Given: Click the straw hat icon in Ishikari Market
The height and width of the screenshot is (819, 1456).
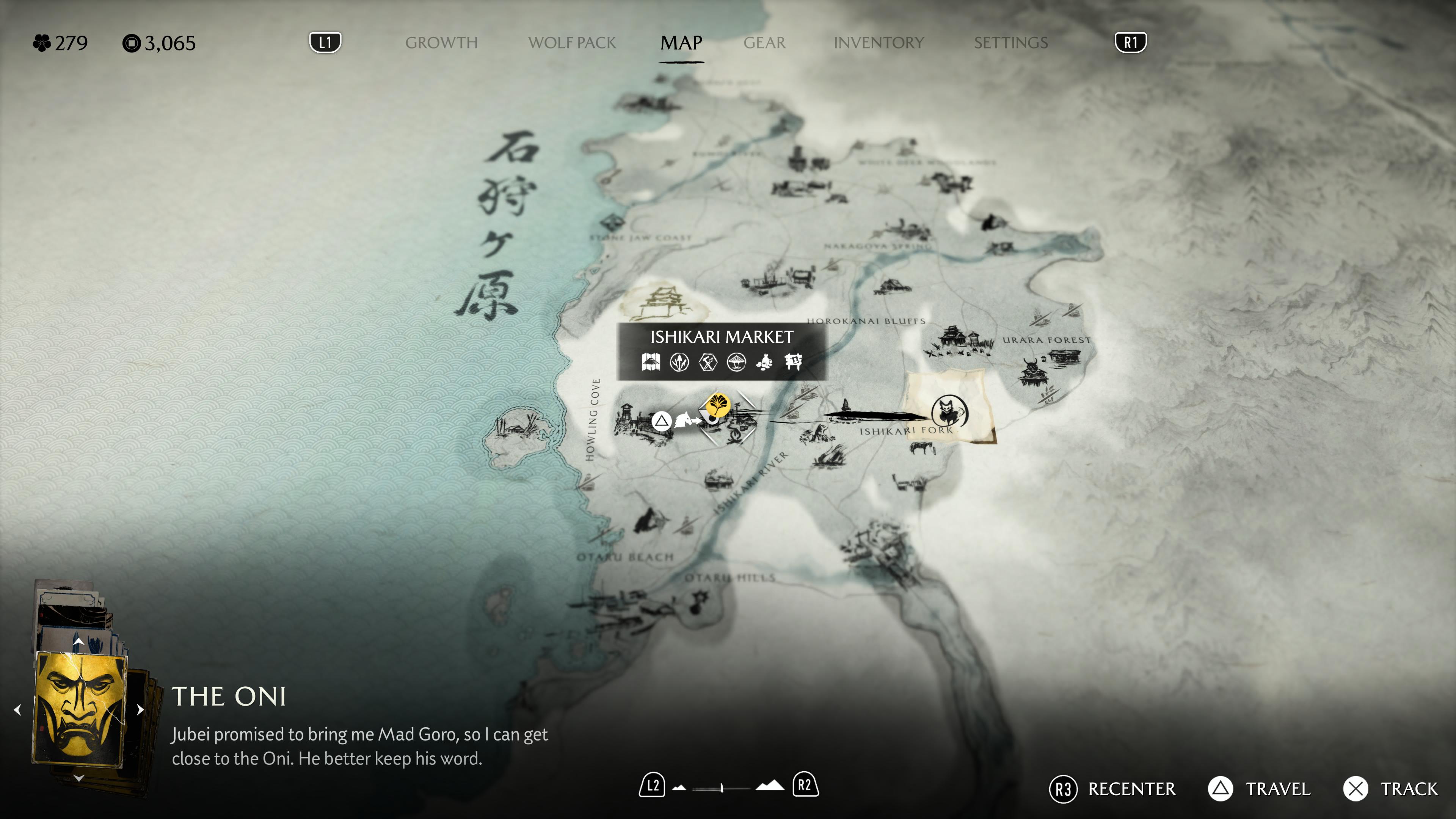Looking at the screenshot, I should [736, 362].
